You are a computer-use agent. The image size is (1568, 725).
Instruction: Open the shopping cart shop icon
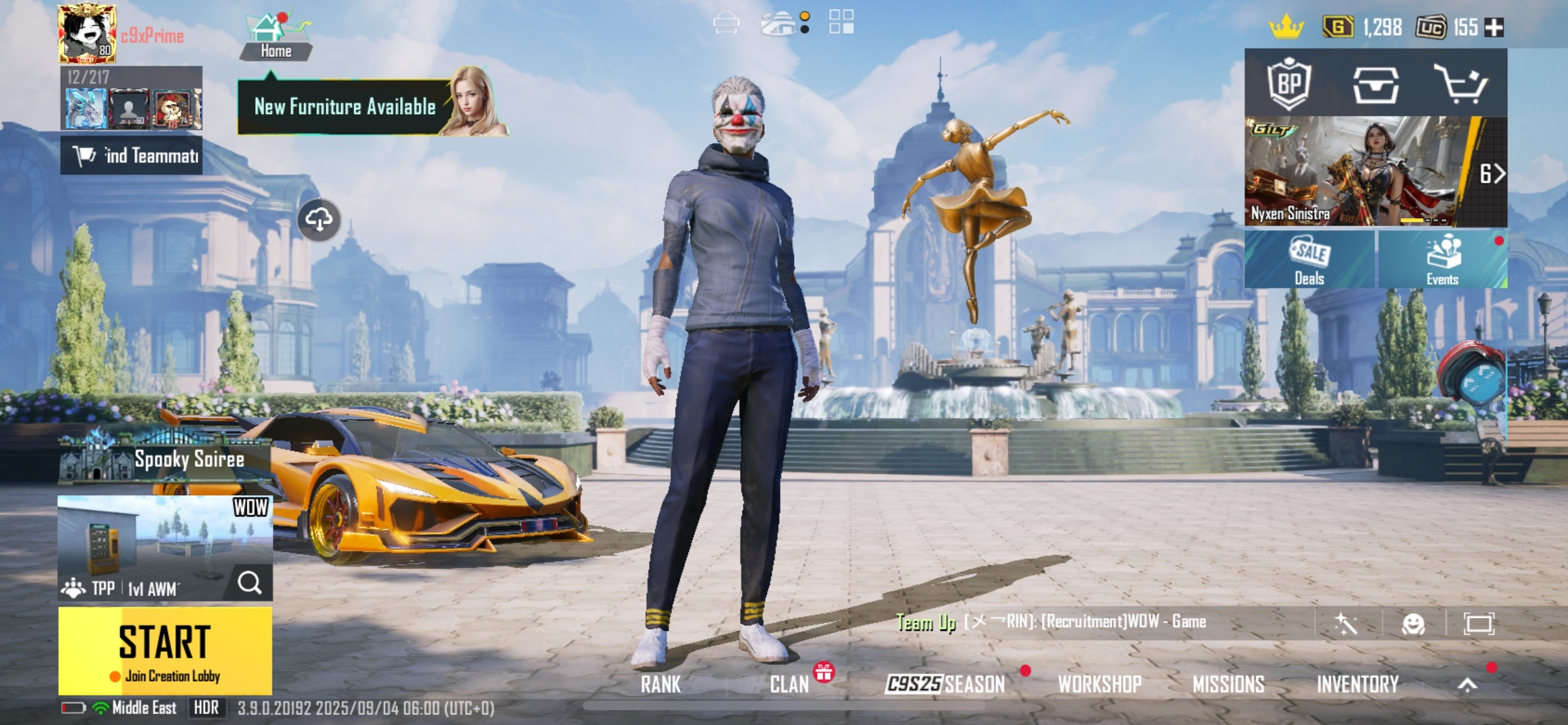[x=1460, y=84]
